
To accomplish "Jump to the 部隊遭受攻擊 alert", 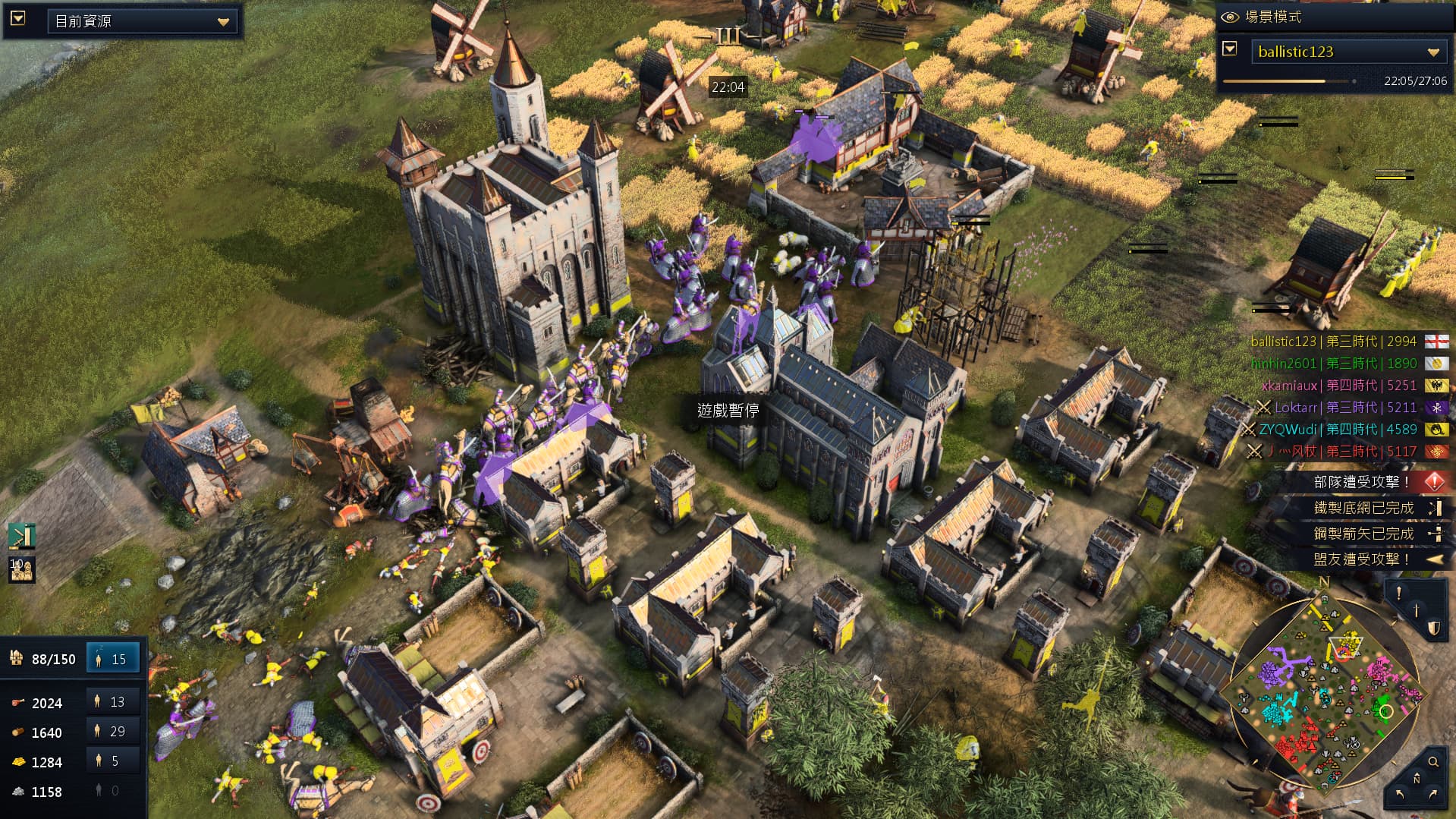I will coord(1362,482).
